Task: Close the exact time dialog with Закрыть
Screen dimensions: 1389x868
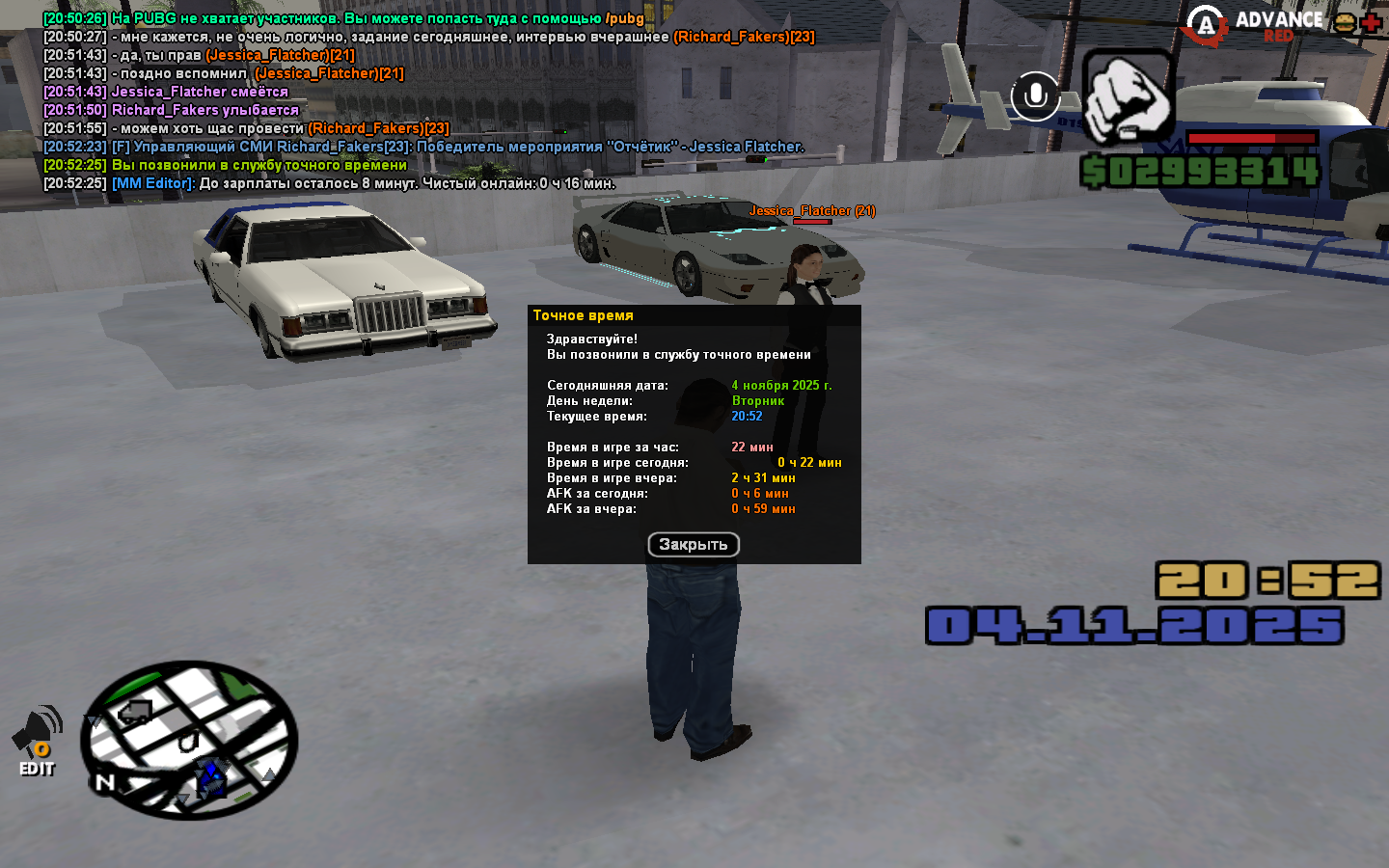Action: pos(693,545)
